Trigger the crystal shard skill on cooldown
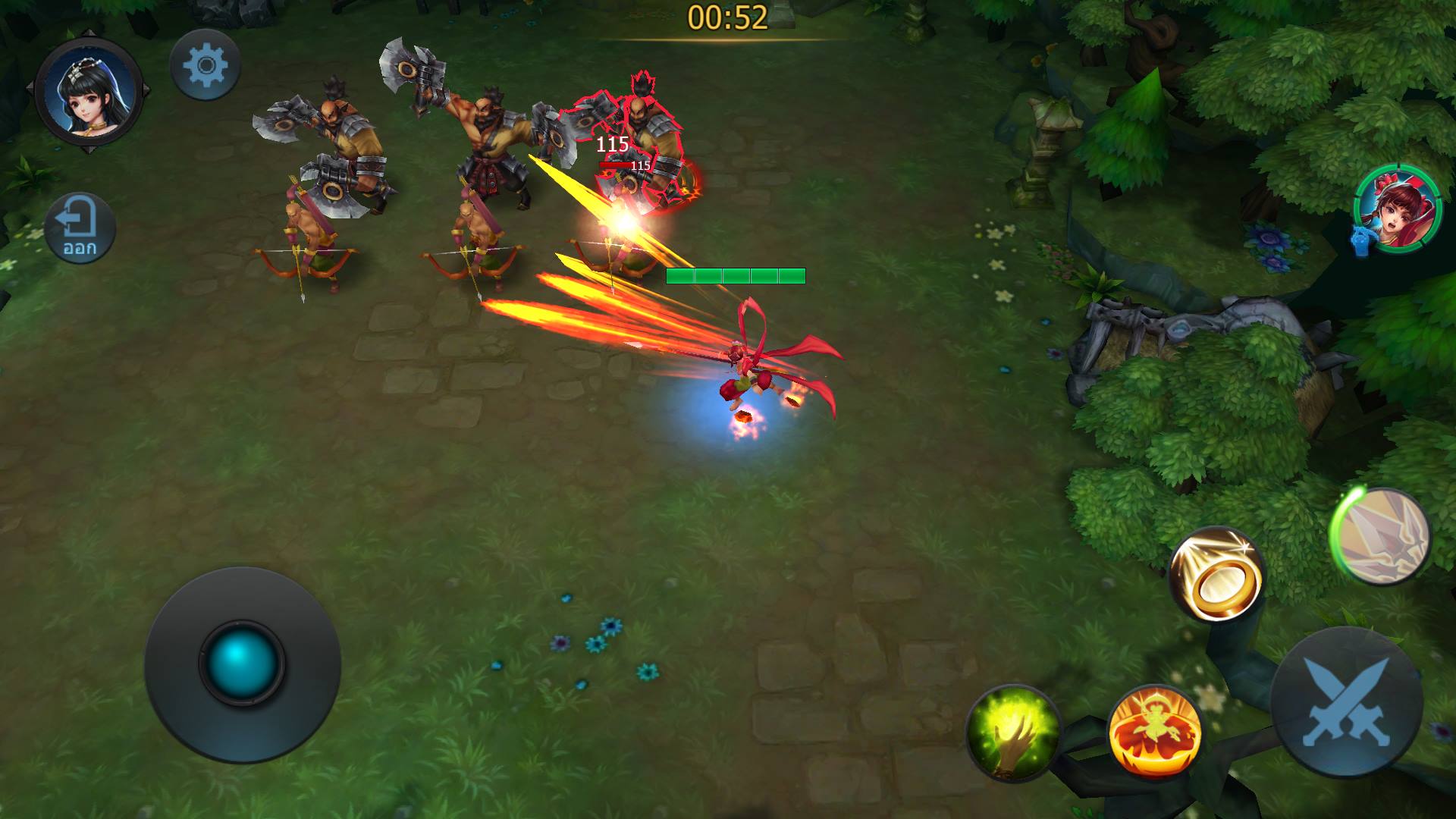Image resolution: width=1456 pixels, height=819 pixels. [x=1380, y=537]
